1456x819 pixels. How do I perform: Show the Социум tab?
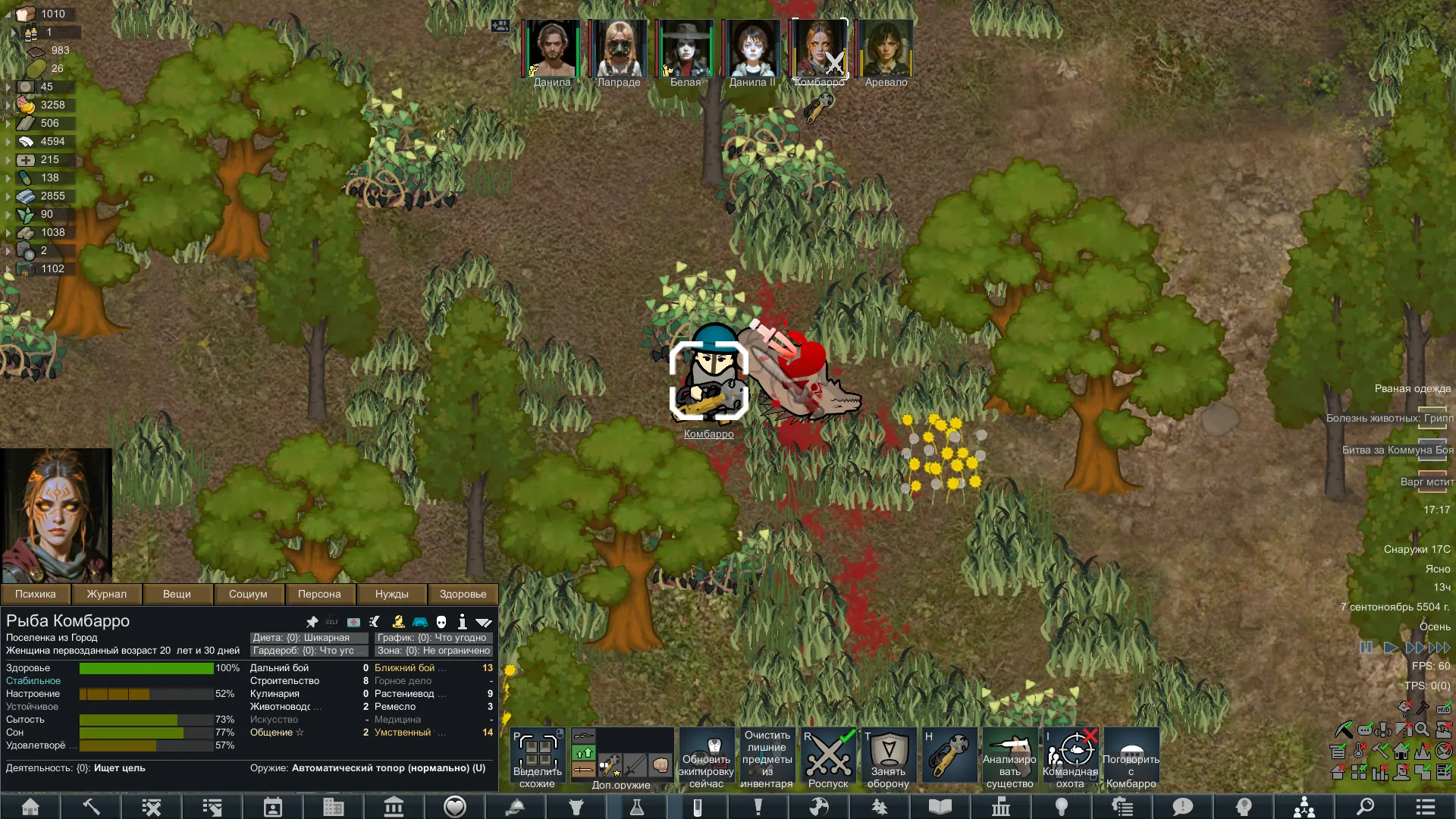(x=248, y=594)
